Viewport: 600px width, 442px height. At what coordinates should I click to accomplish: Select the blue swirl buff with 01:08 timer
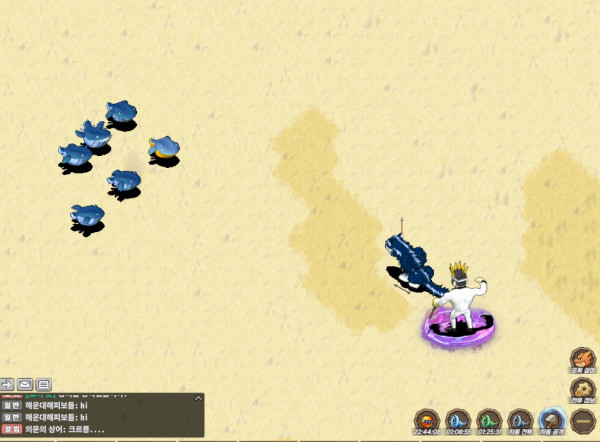(458, 421)
